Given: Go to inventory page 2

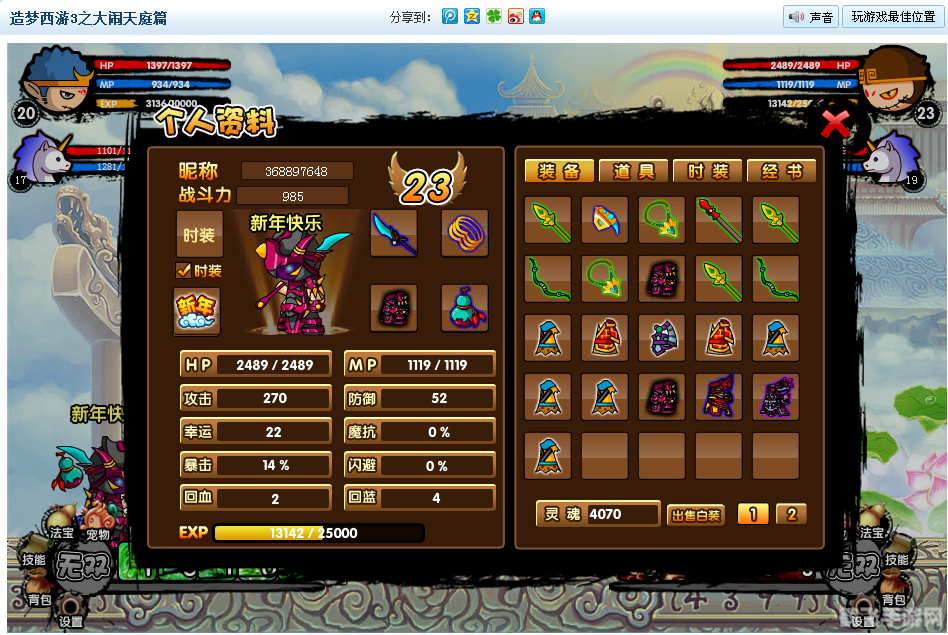Looking at the screenshot, I should 791,514.
